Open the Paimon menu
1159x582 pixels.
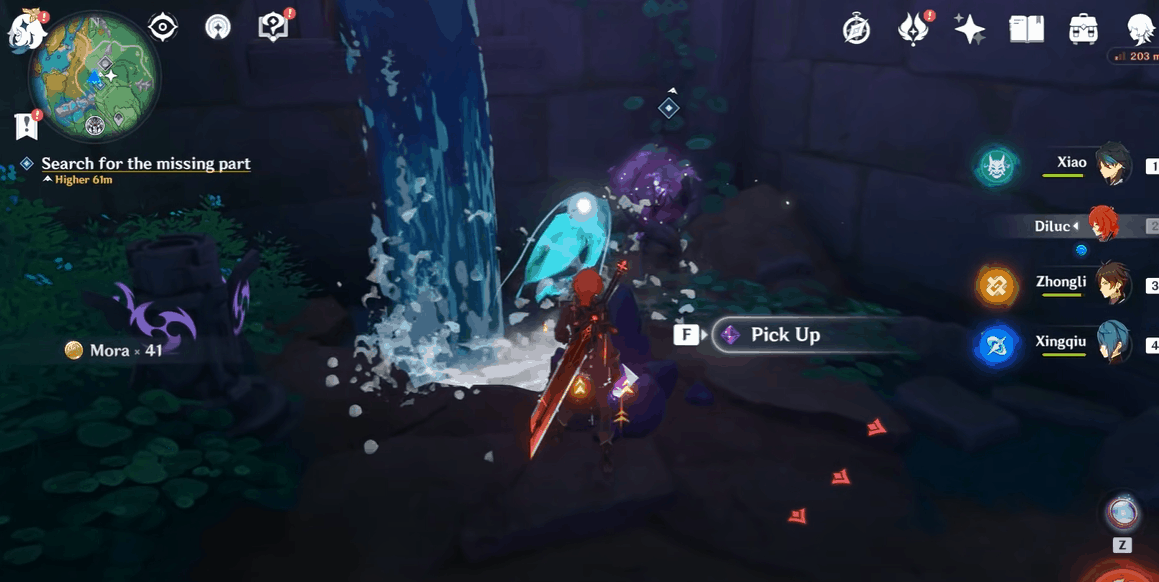[25, 30]
